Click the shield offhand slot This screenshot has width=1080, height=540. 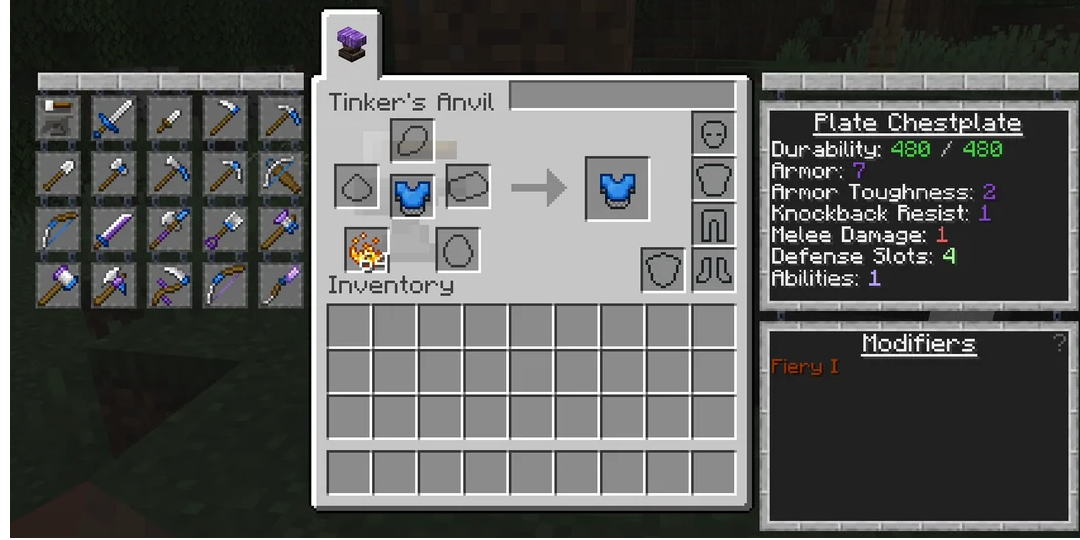coord(662,270)
